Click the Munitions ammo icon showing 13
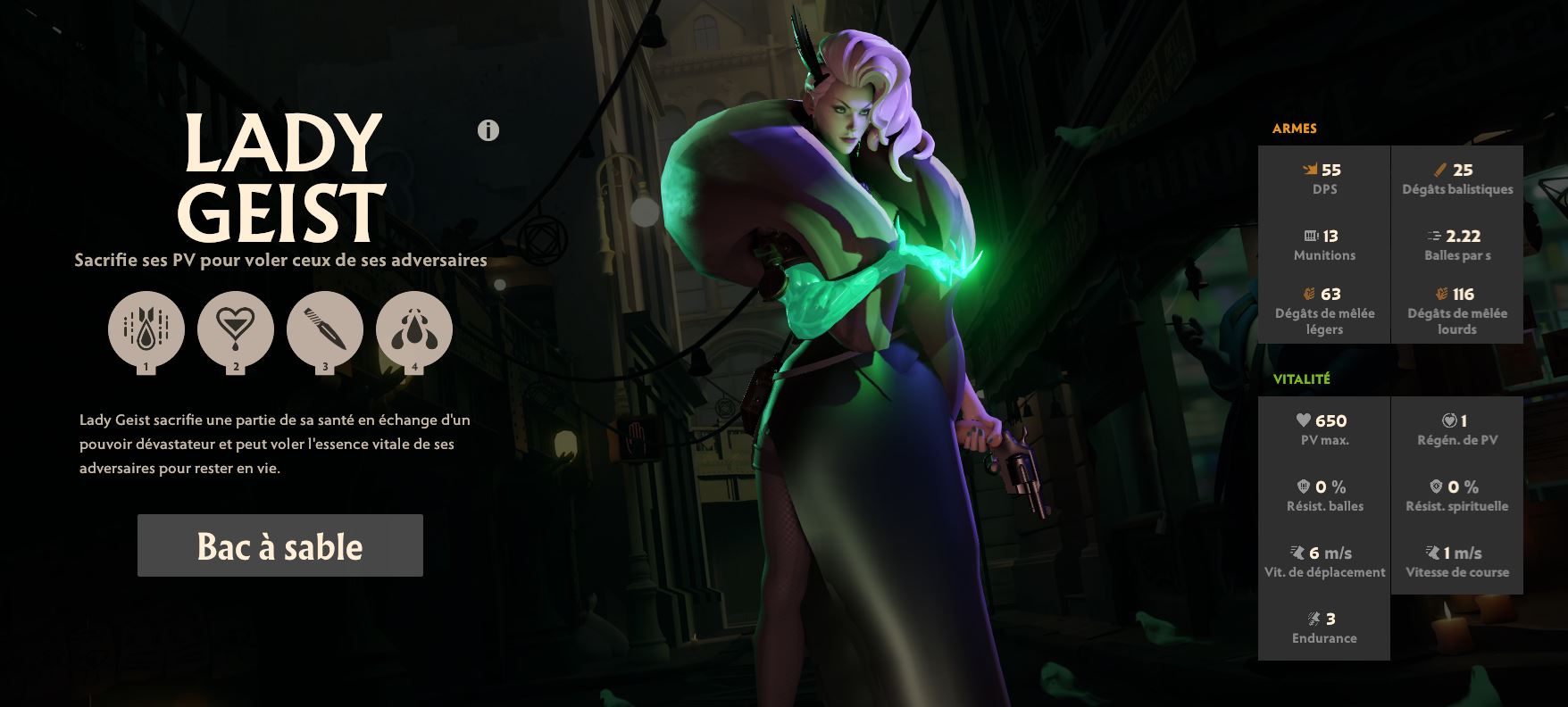 [x=1310, y=234]
